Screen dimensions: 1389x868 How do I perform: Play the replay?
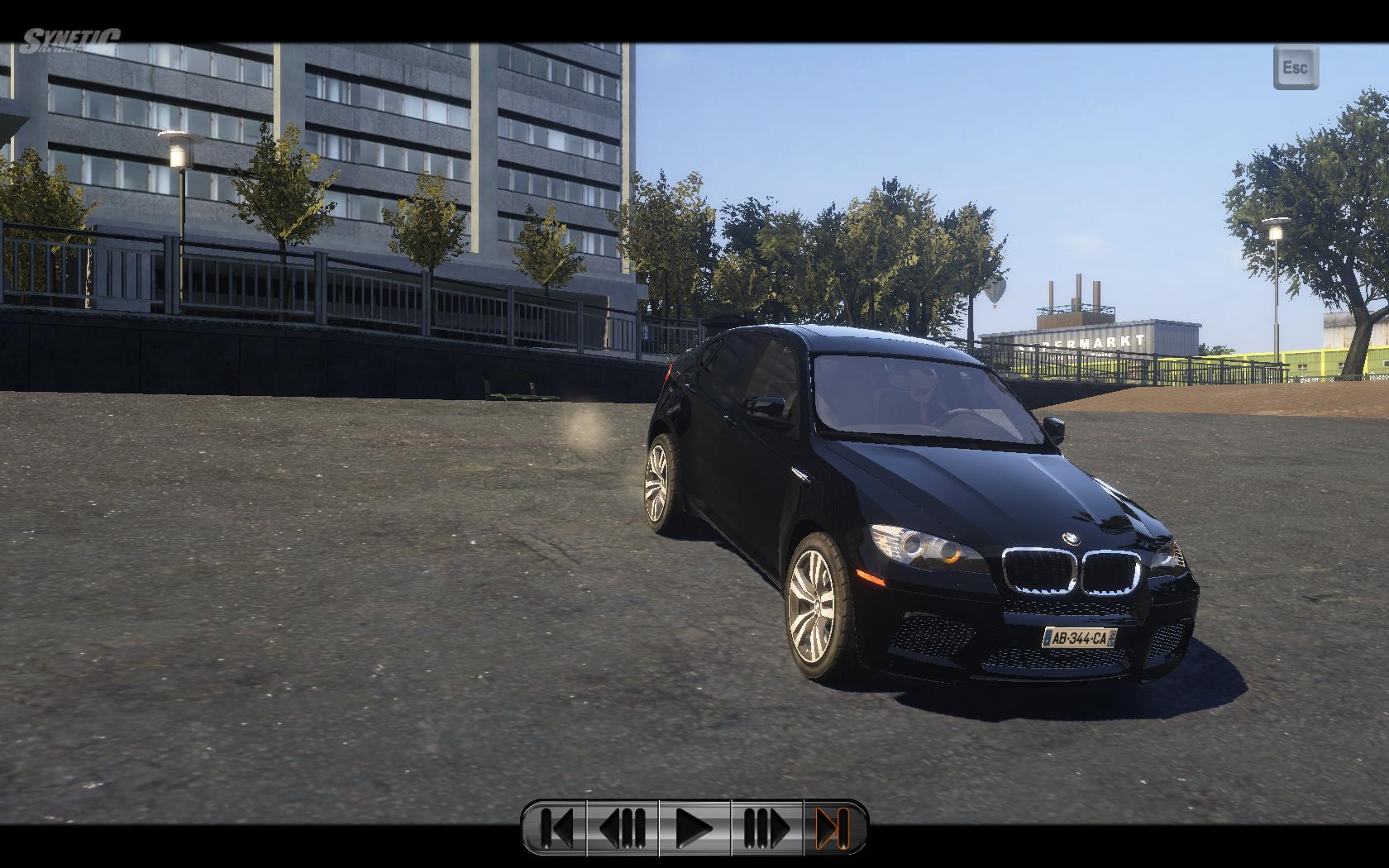coord(694,827)
